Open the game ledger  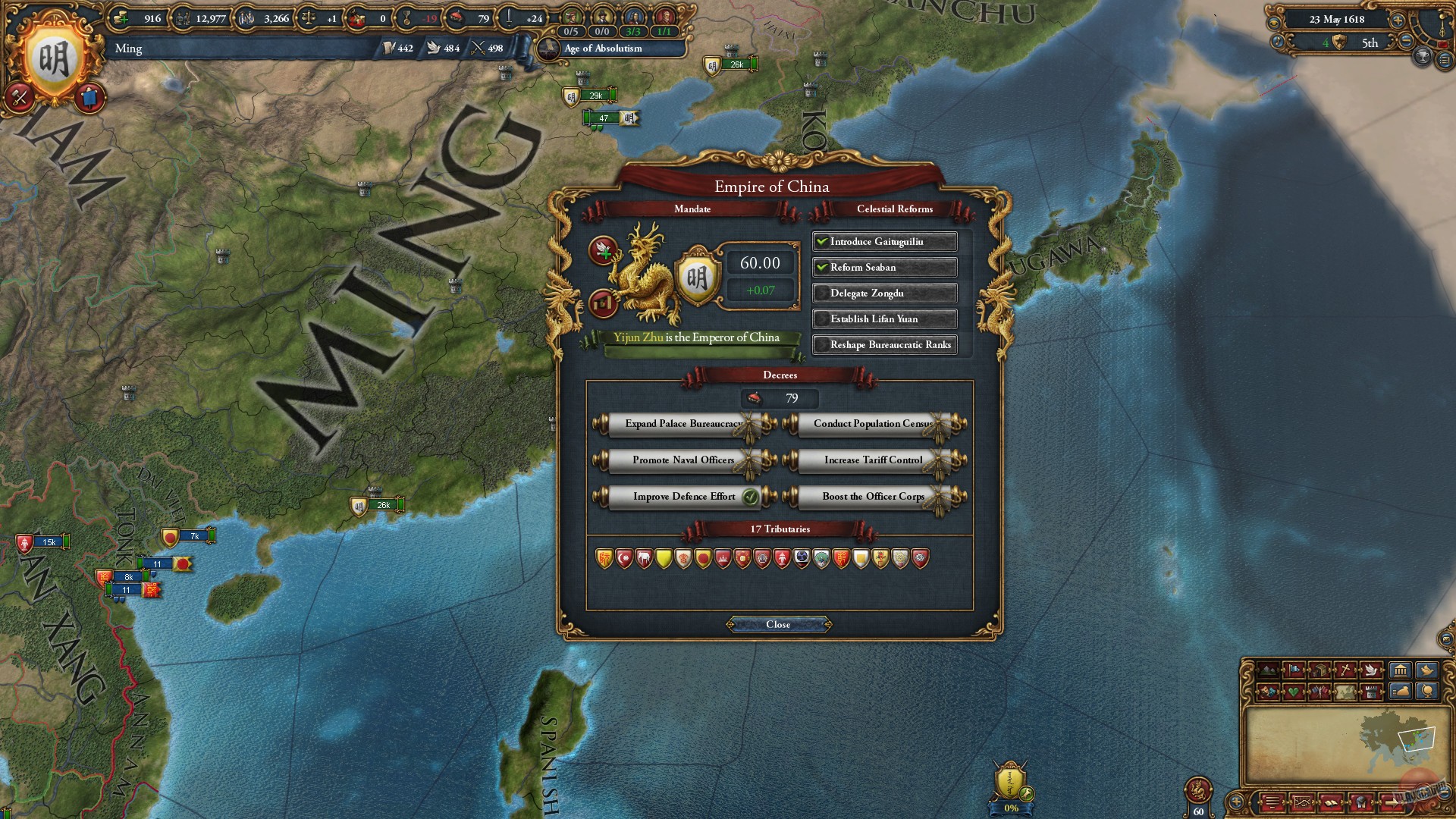tap(1302, 802)
